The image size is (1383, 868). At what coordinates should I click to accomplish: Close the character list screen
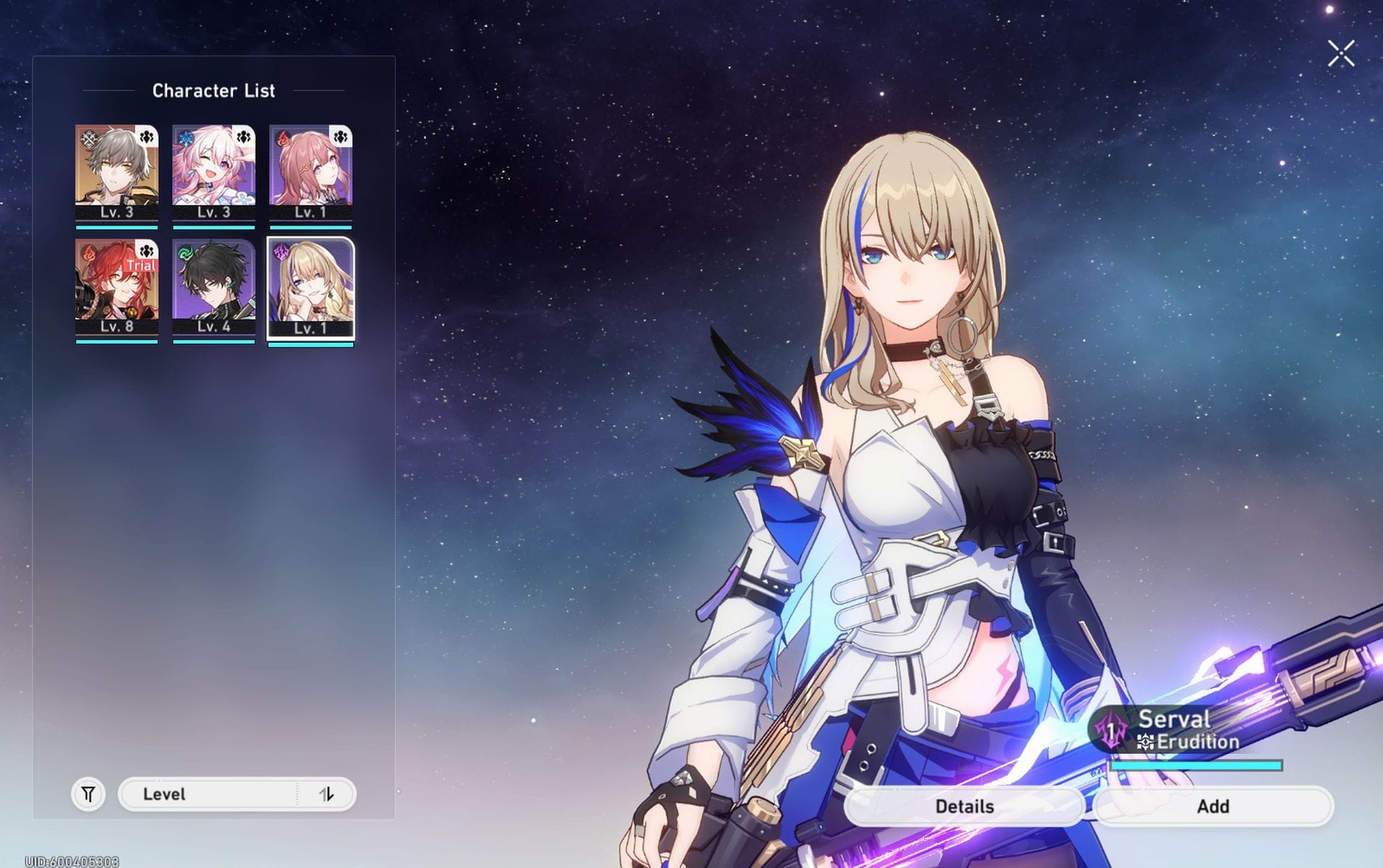tap(1340, 54)
